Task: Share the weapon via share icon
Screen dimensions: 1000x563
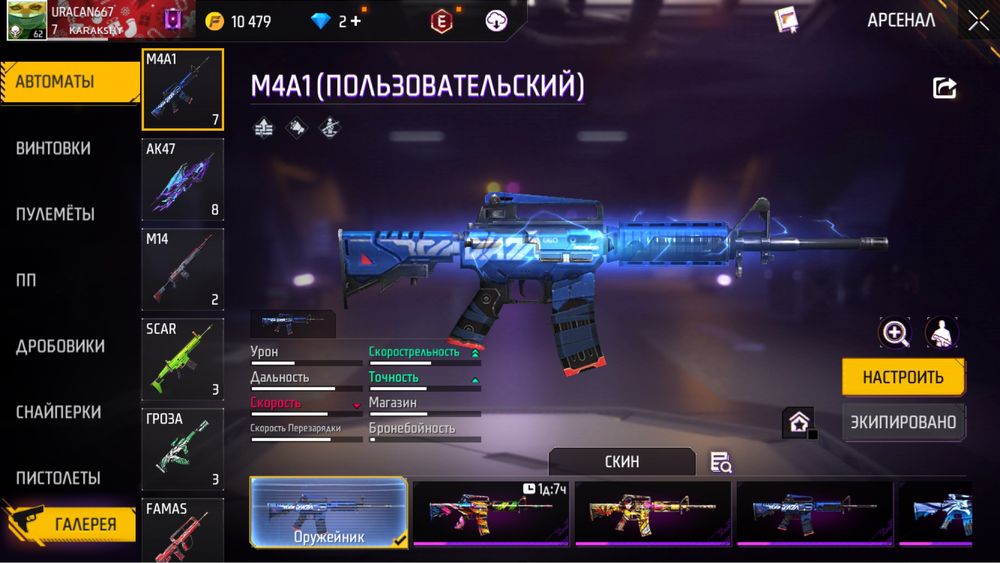Action: coord(944,88)
